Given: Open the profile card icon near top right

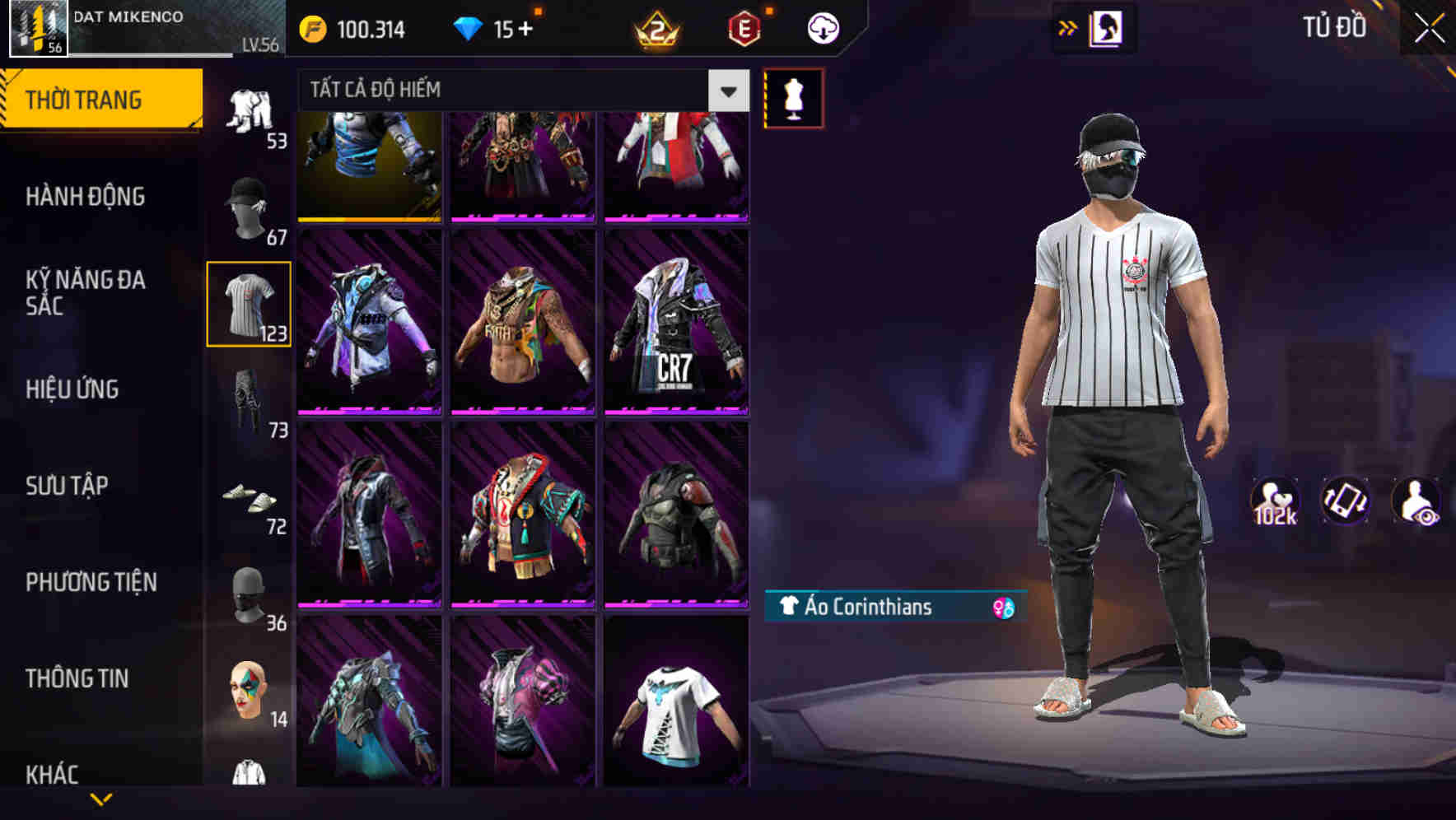Looking at the screenshot, I should tap(1107, 27).
